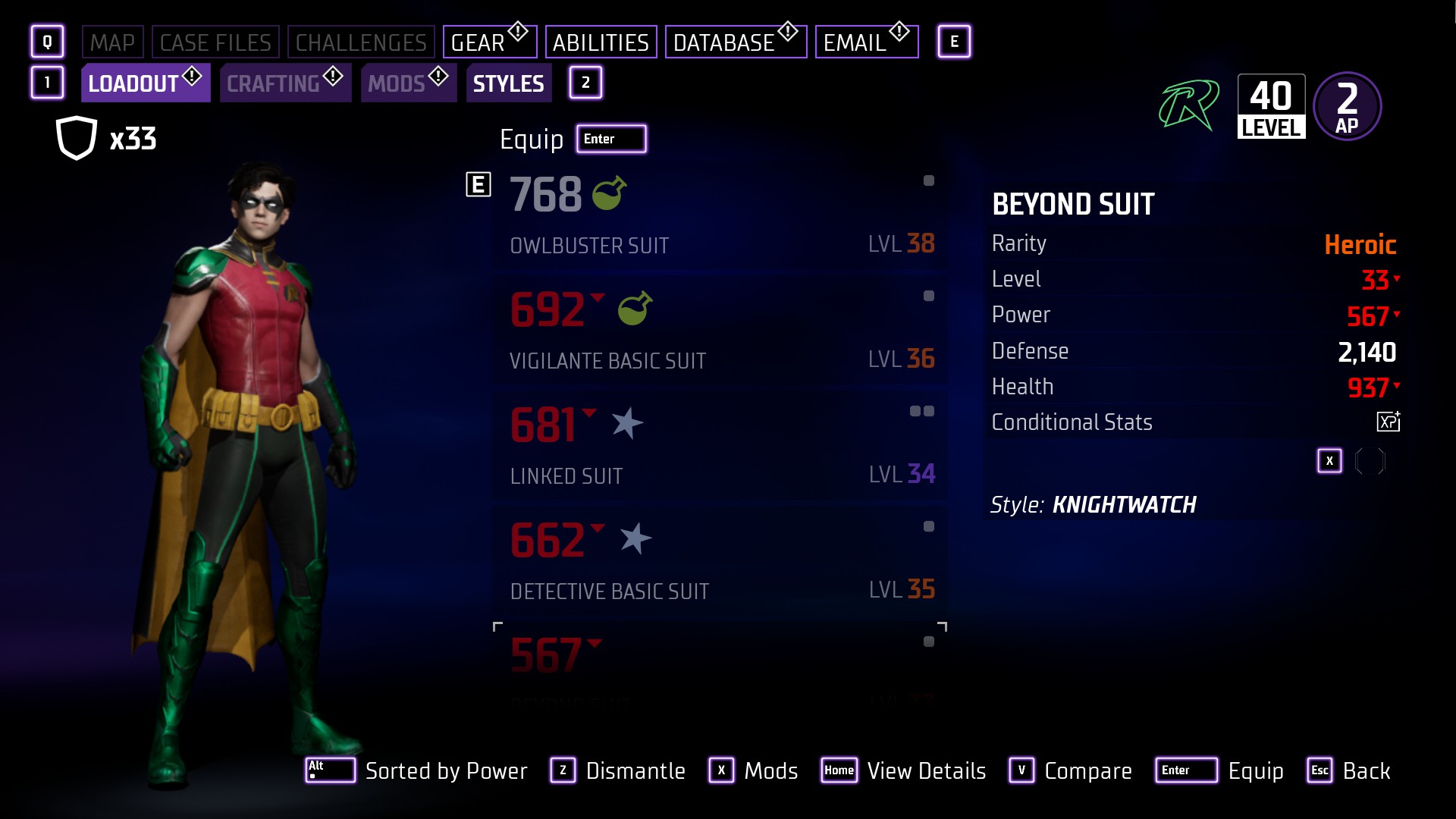Image resolution: width=1456 pixels, height=819 pixels.
Task: Select the Detective Basic Suit row
Action: pos(720,562)
